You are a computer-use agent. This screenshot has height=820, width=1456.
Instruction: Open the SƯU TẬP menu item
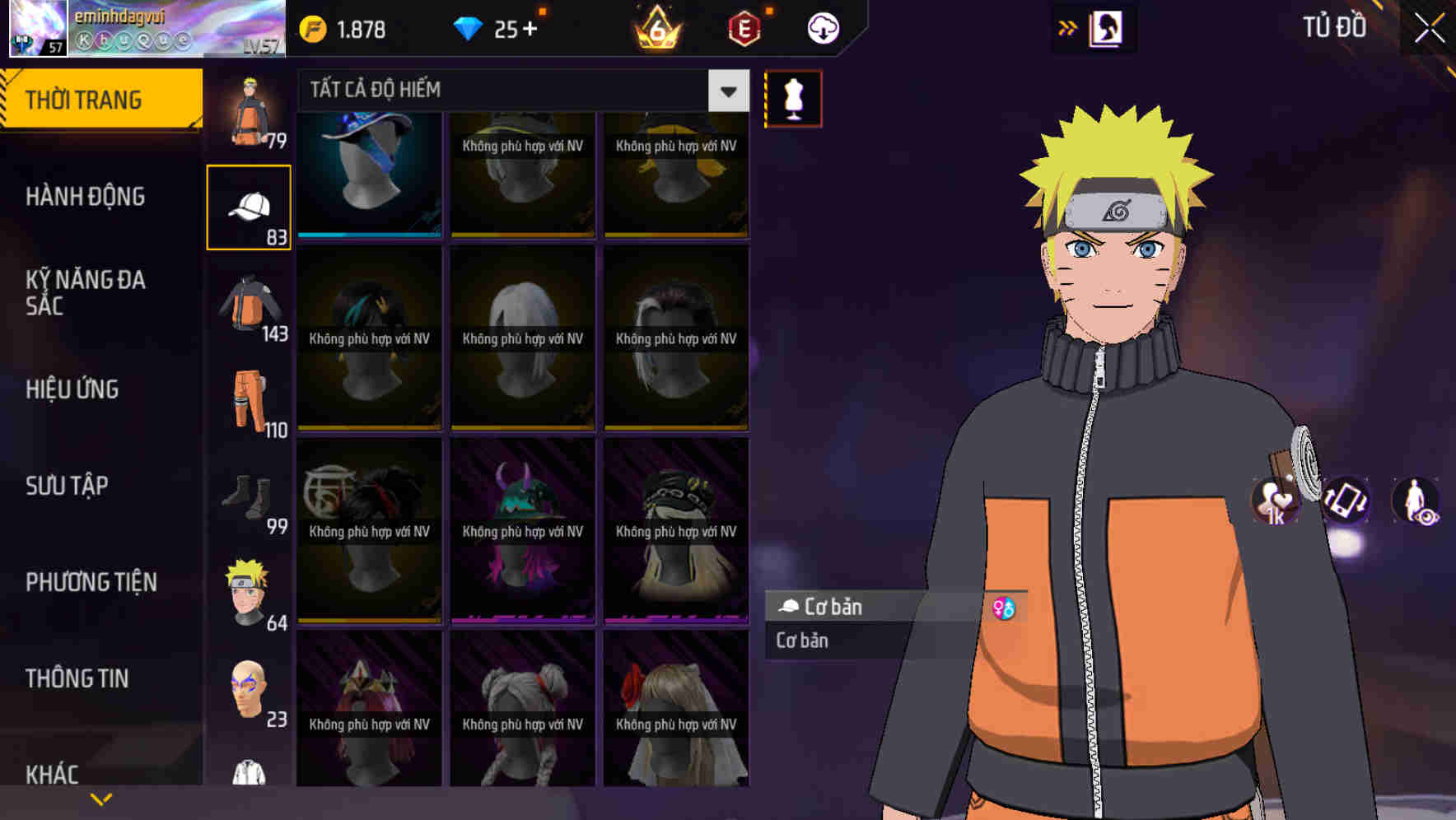(x=66, y=486)
